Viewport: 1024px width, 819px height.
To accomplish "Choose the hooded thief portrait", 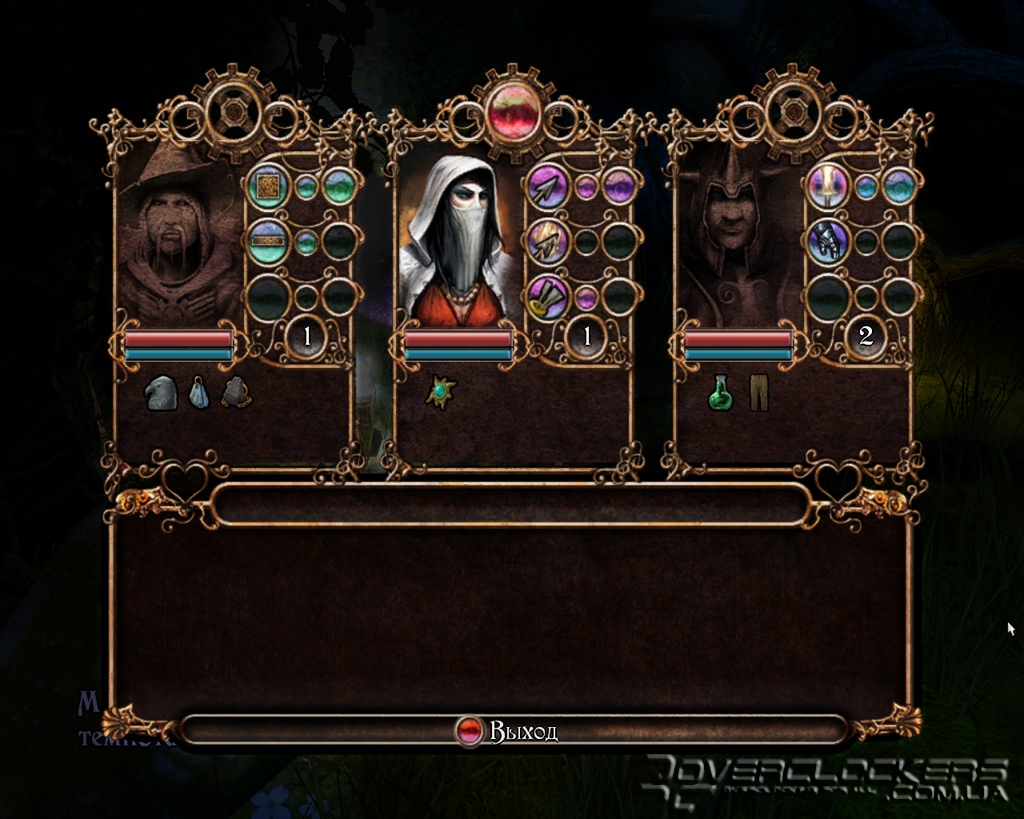I will [x=457, y=240].
